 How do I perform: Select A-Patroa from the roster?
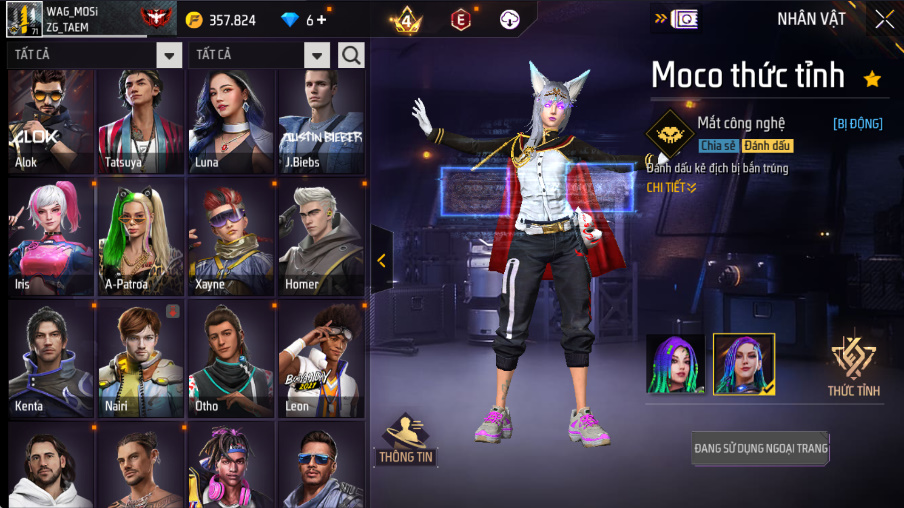coord(140,239)
